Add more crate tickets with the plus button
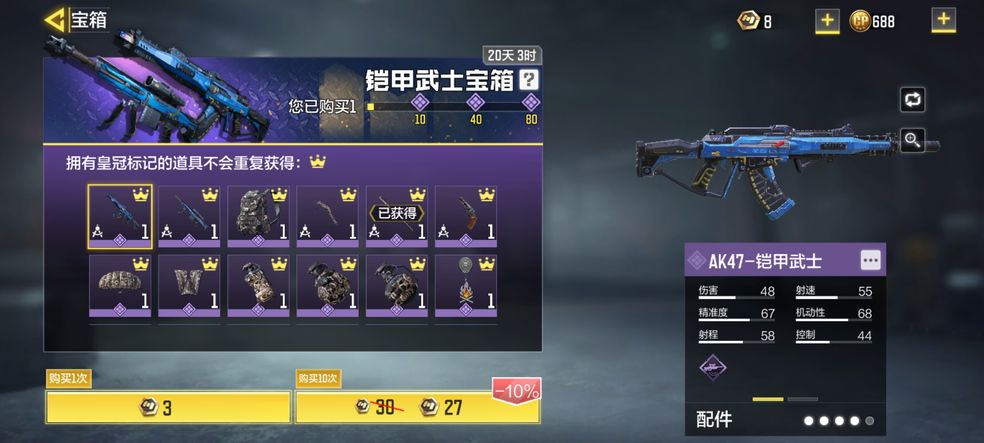 [827, 20]
